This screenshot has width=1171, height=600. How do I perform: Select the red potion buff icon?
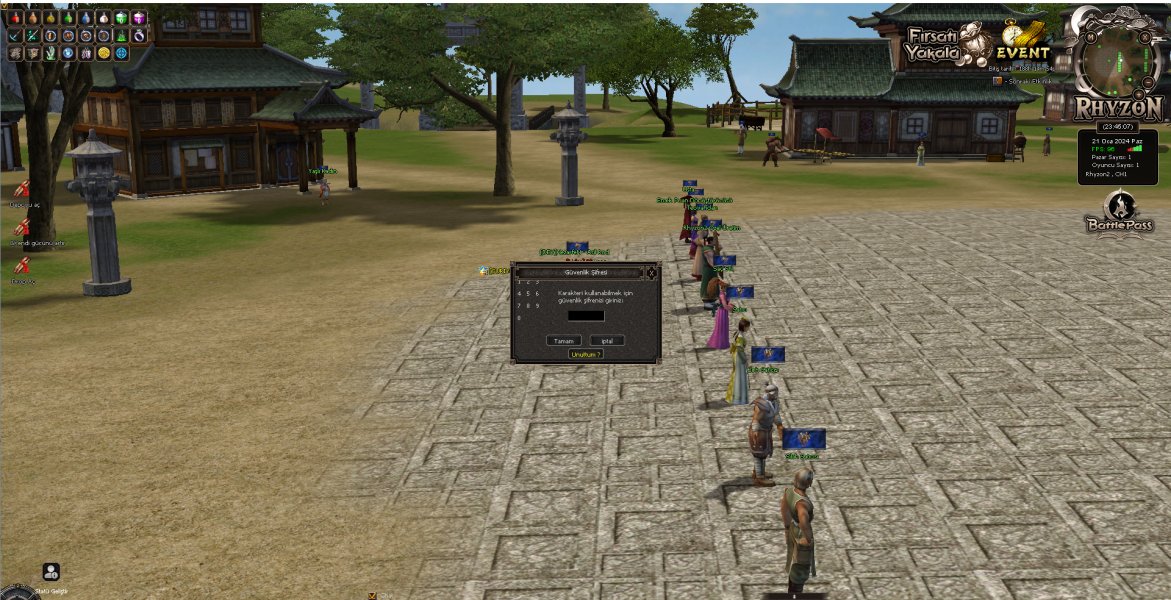[15, 18]
